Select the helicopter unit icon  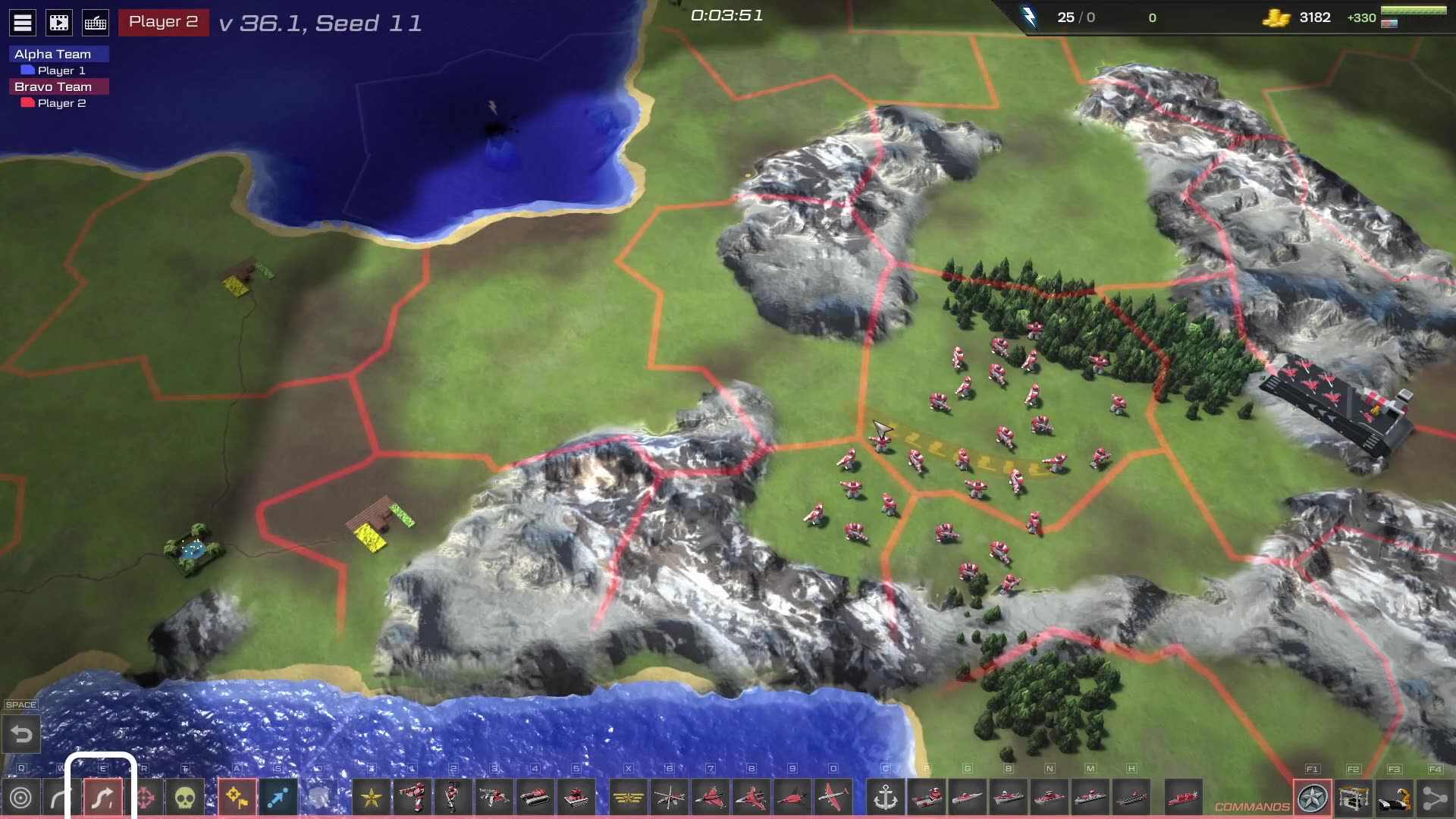coord(669,798)
